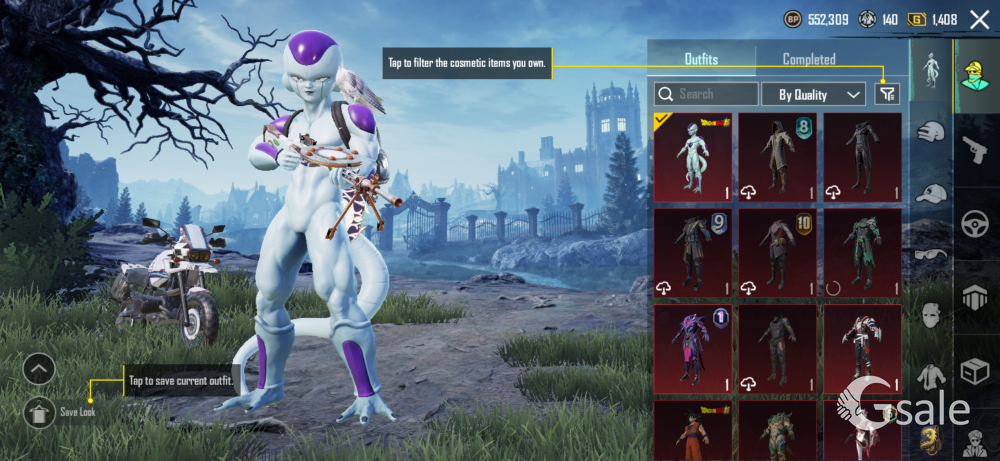Expand the up-arrow circle button
The image size is (1000, 461).
[x=39, y=370]
